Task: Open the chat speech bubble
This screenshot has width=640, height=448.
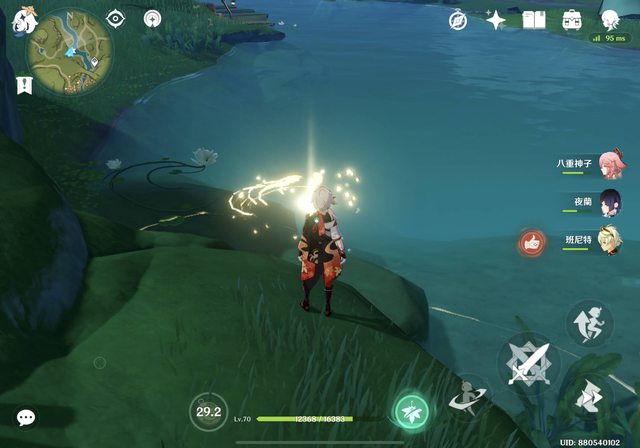Action: (26, 418)
